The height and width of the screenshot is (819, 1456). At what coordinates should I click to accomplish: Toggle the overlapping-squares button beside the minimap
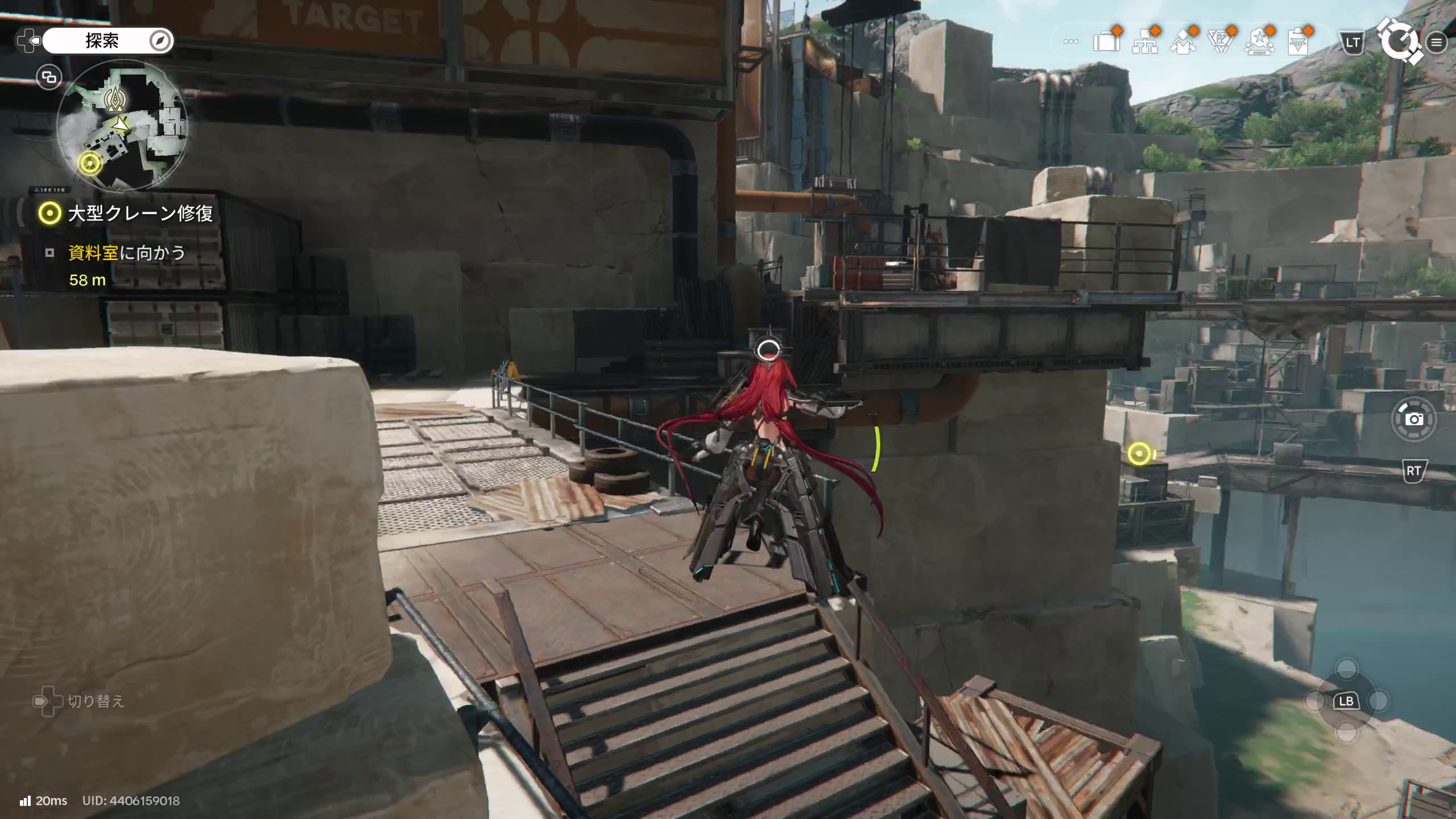pos(49,77)
